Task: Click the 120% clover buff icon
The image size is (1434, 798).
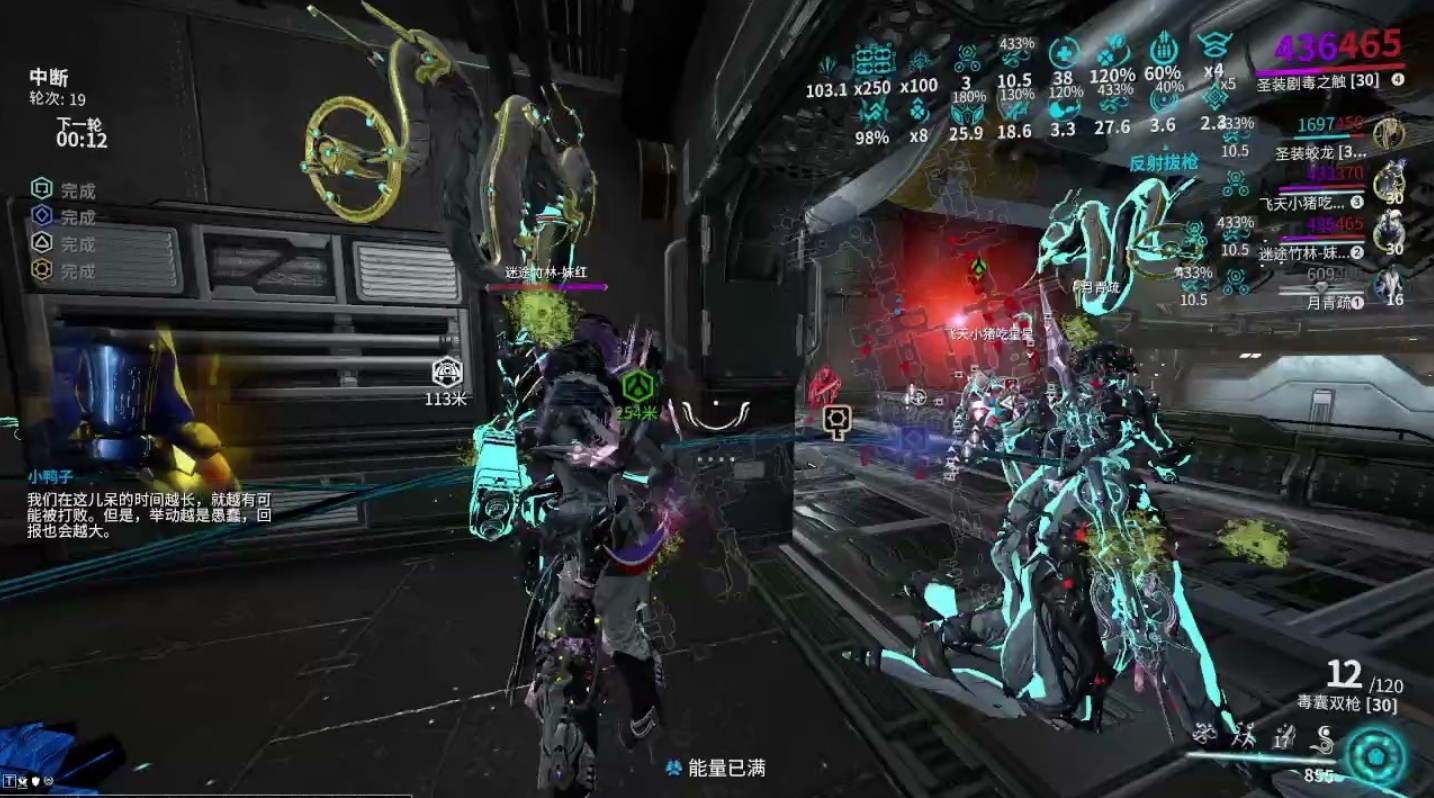Action: tap(1112, 50)
